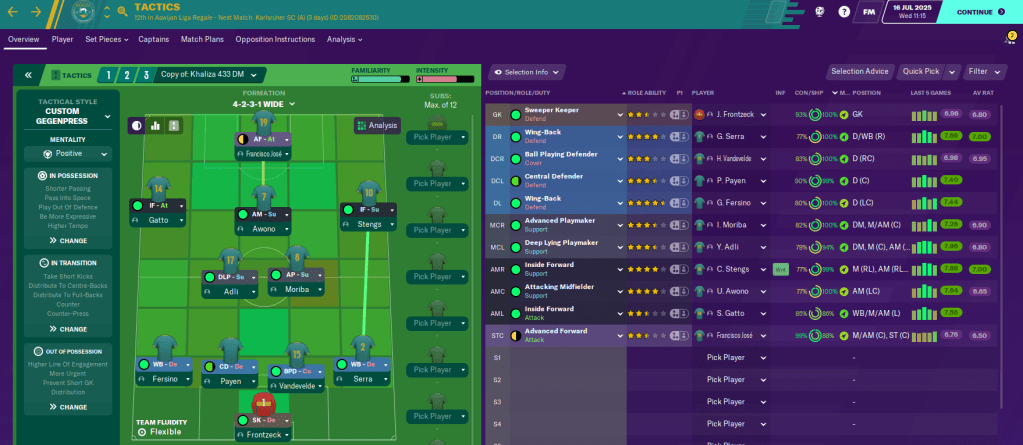1023x445 pixels.
Task: Expand the Analysis dropdown
Action: point(344,39)
